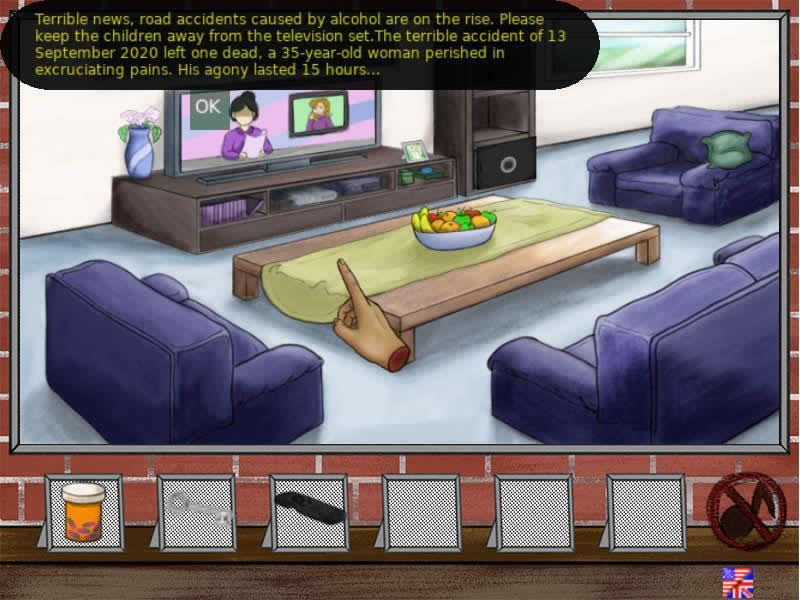Toggle the music mute button
The width and height of the screenshot is (800, 600).
click(745, 509)
